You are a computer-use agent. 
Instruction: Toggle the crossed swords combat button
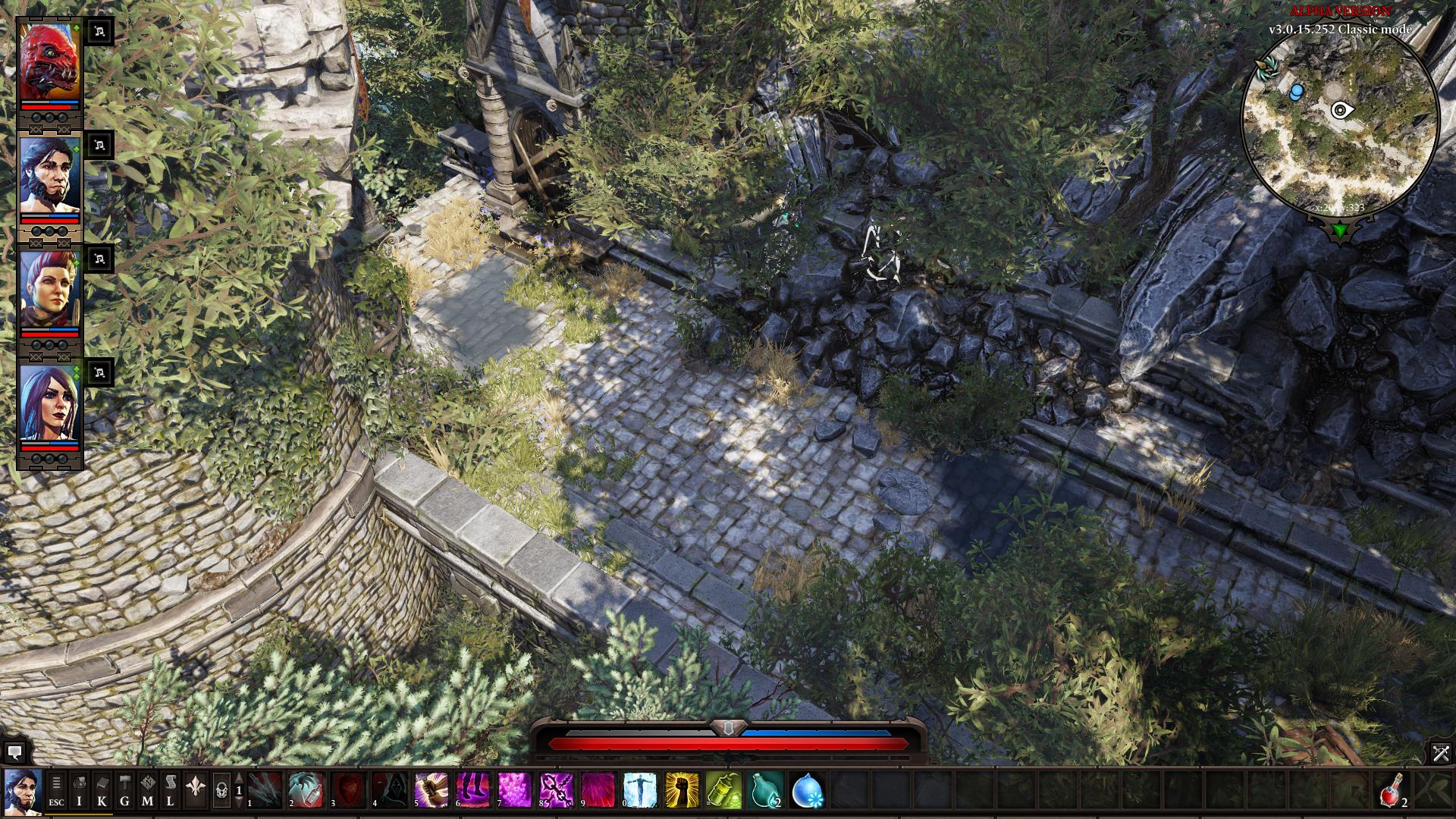click(1441, 753)
